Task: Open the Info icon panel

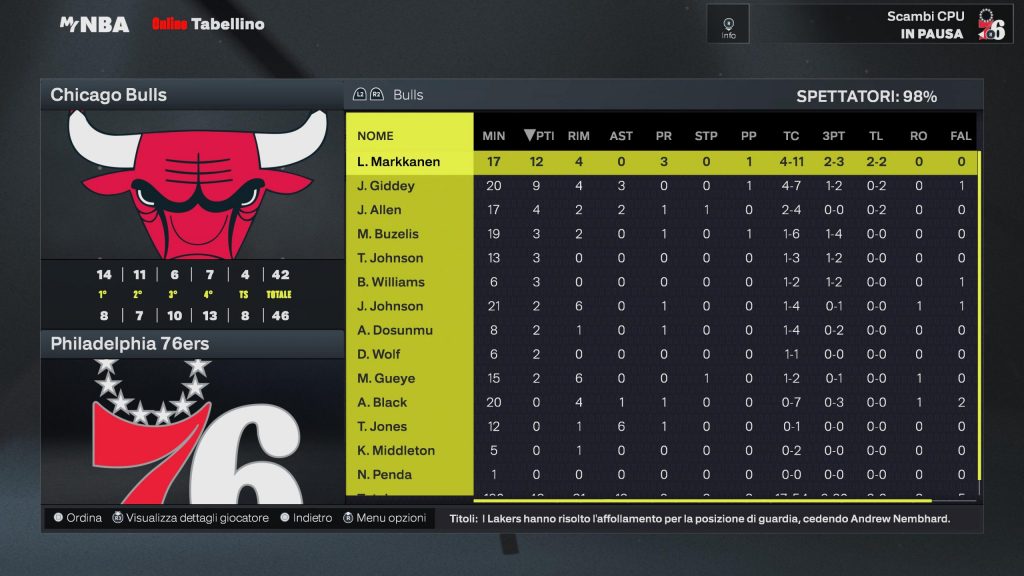Action: pyautogui.click(x=728, y=24)
